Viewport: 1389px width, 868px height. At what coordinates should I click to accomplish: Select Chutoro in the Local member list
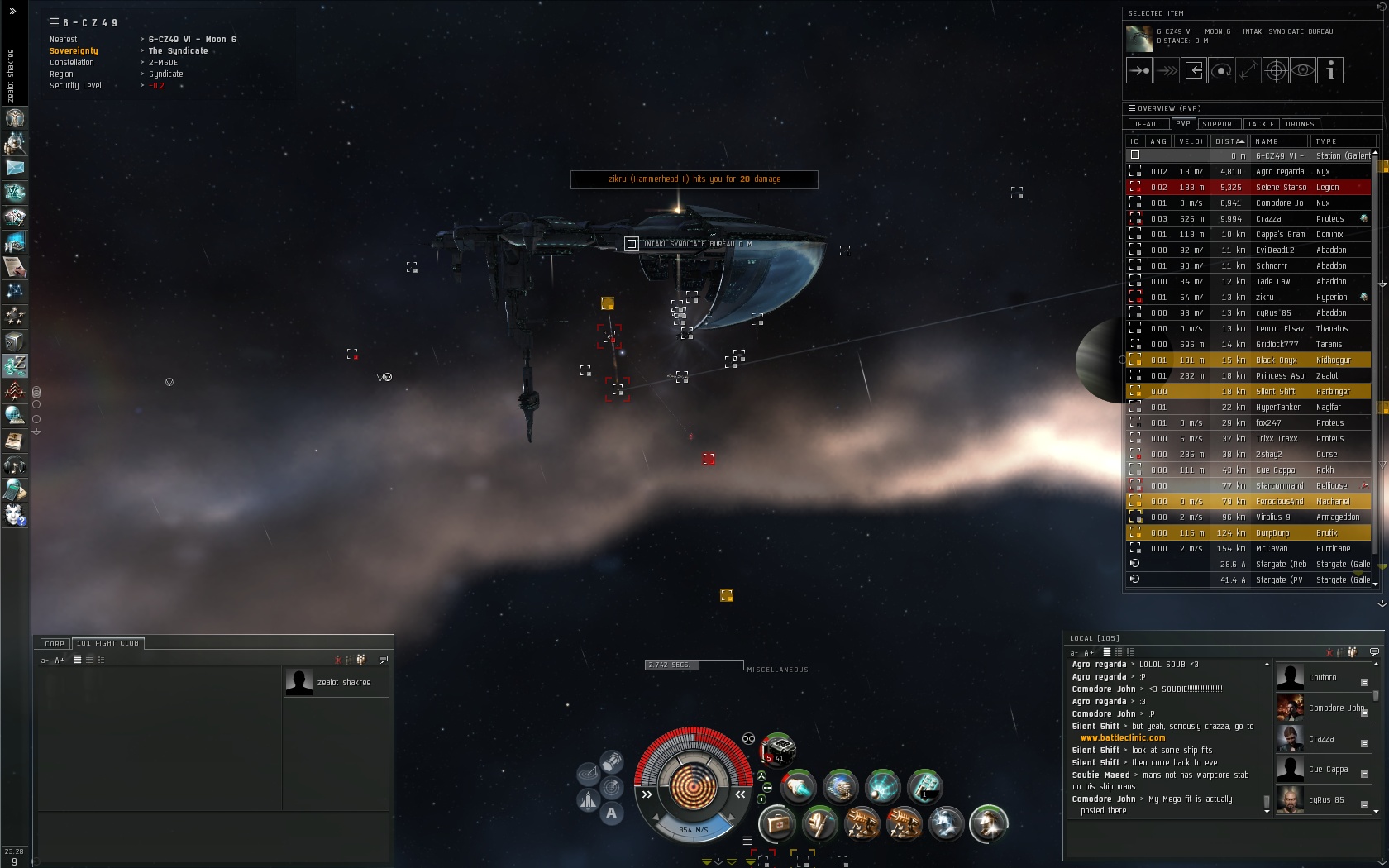(1322, 678)
